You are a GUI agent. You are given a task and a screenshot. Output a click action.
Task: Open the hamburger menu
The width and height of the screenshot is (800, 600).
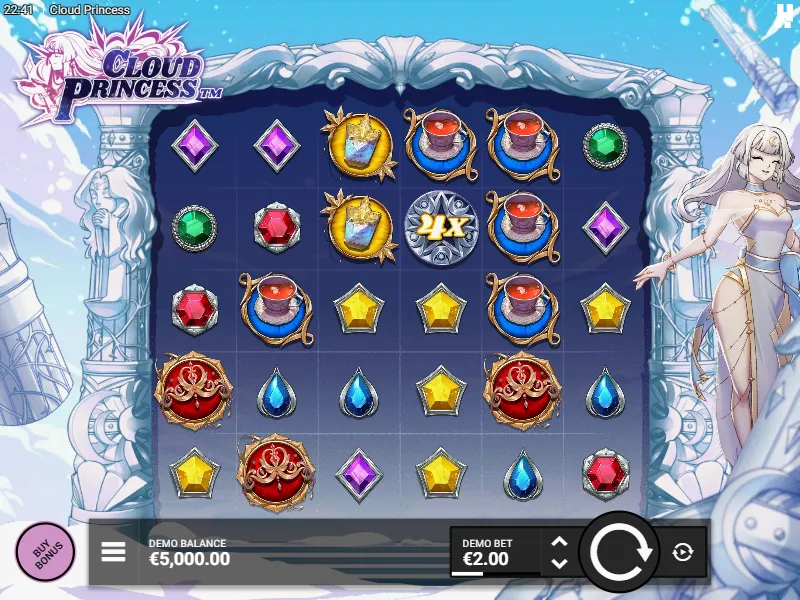[x=114, y=551]
